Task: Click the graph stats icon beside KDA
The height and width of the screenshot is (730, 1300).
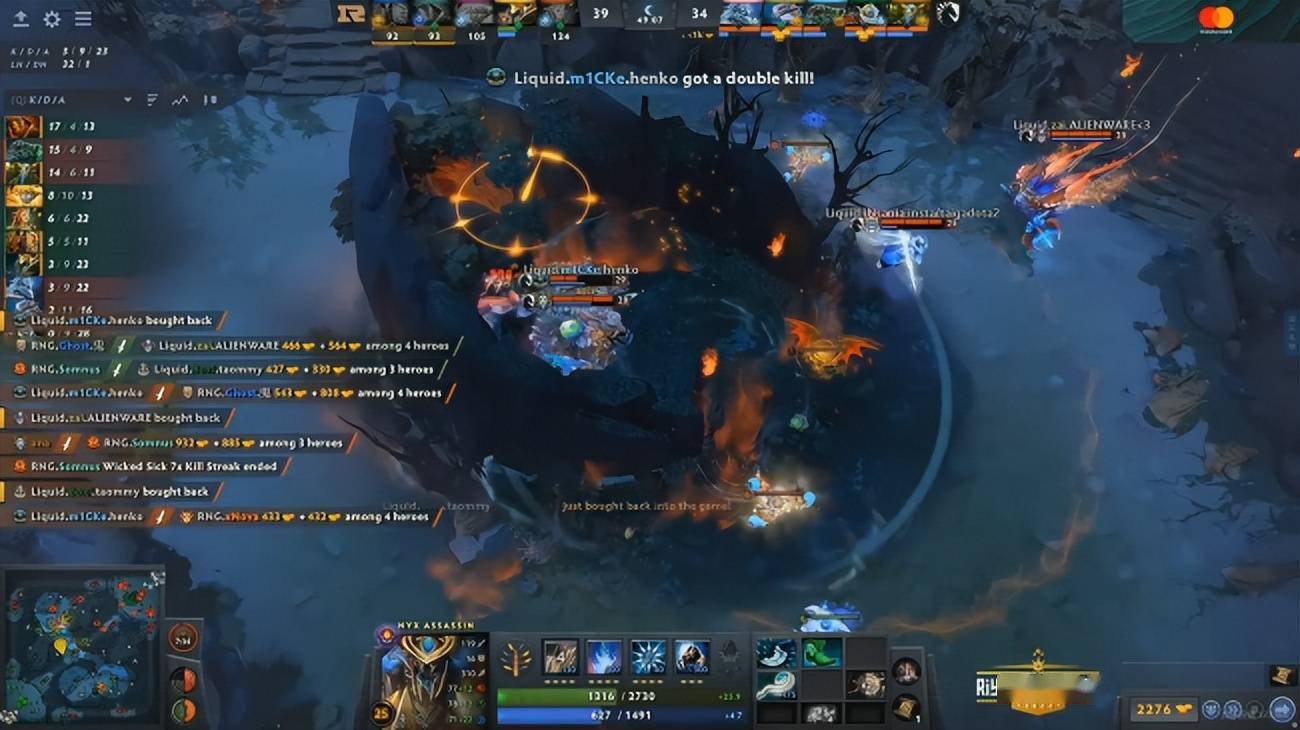Action: [180, 99]
